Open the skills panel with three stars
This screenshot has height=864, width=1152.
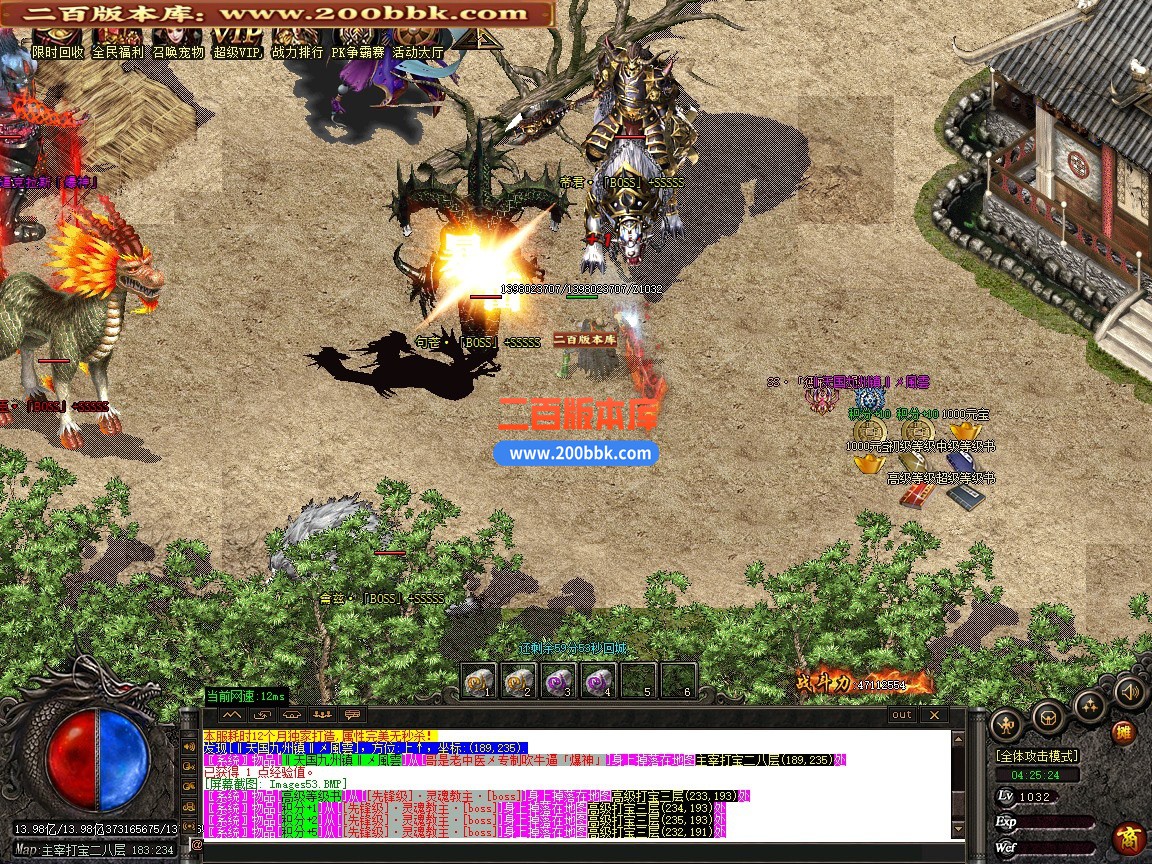1089,706
